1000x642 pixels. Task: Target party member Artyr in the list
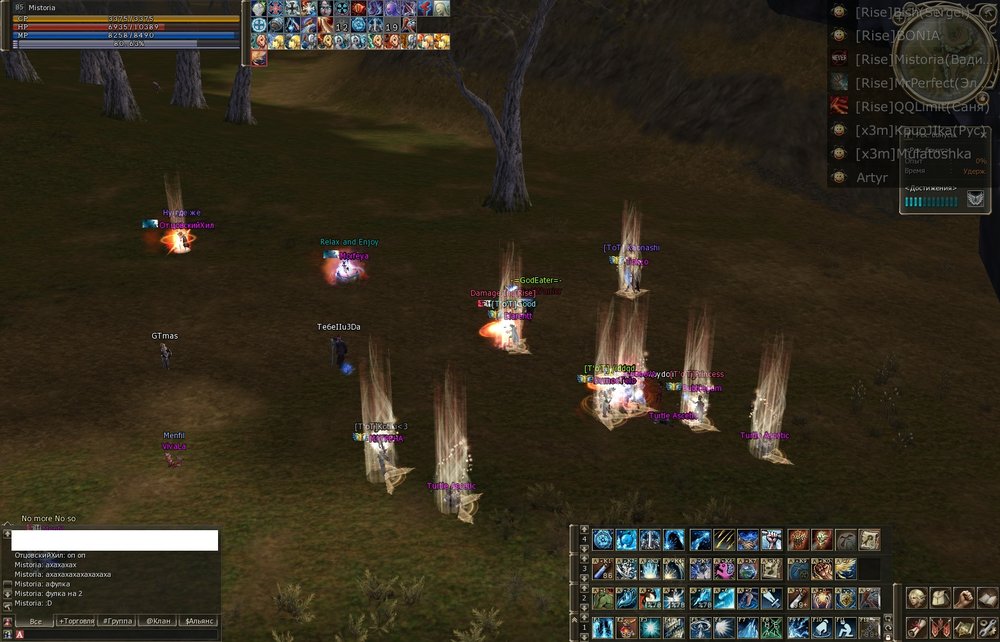[x=872, y=178]
